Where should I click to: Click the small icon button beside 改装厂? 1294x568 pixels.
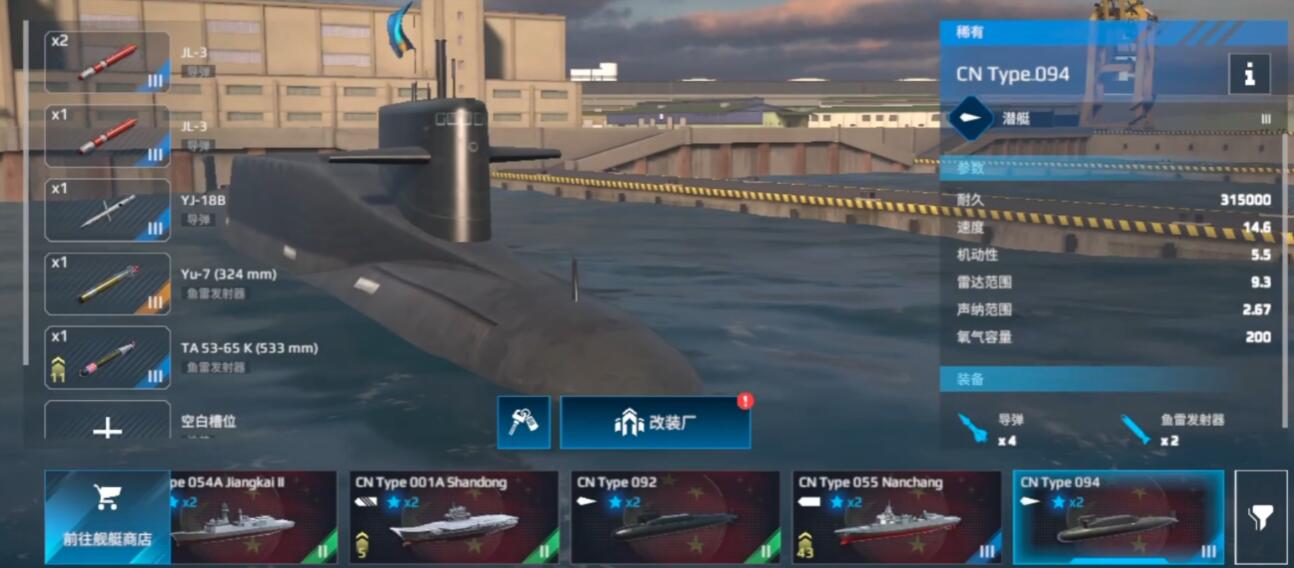523,422
